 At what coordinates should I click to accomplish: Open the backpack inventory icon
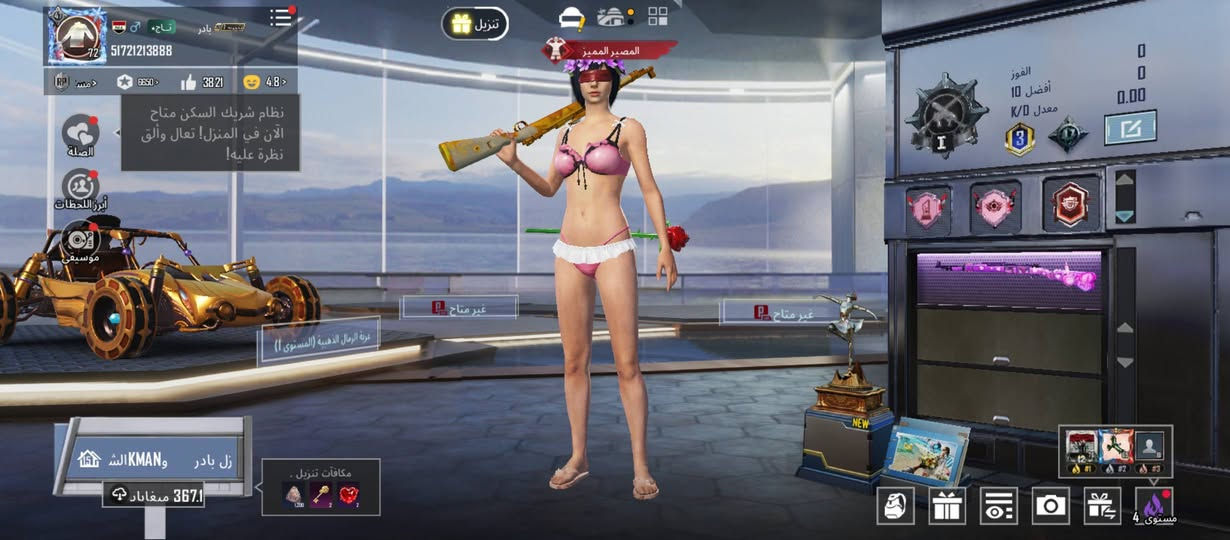pyautogui.click(x=895, y=506)
